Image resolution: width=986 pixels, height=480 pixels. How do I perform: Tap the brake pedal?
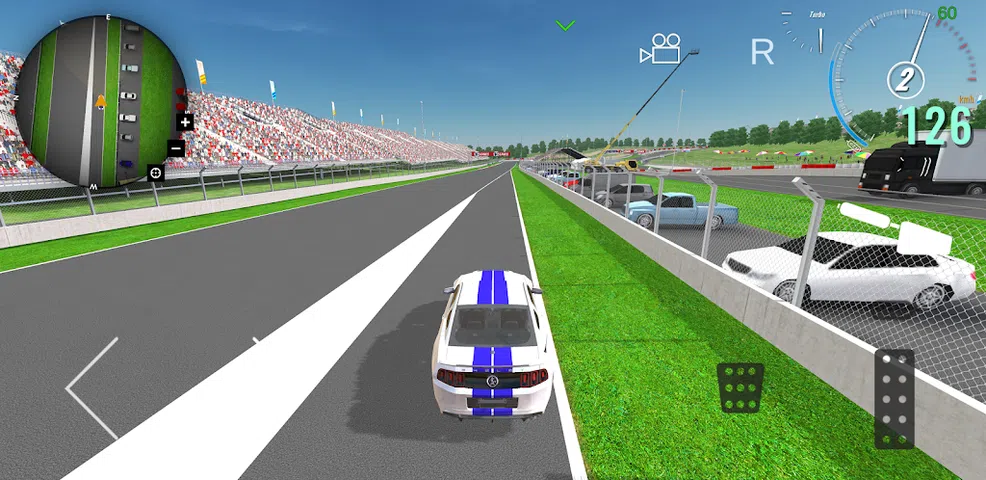740,387
